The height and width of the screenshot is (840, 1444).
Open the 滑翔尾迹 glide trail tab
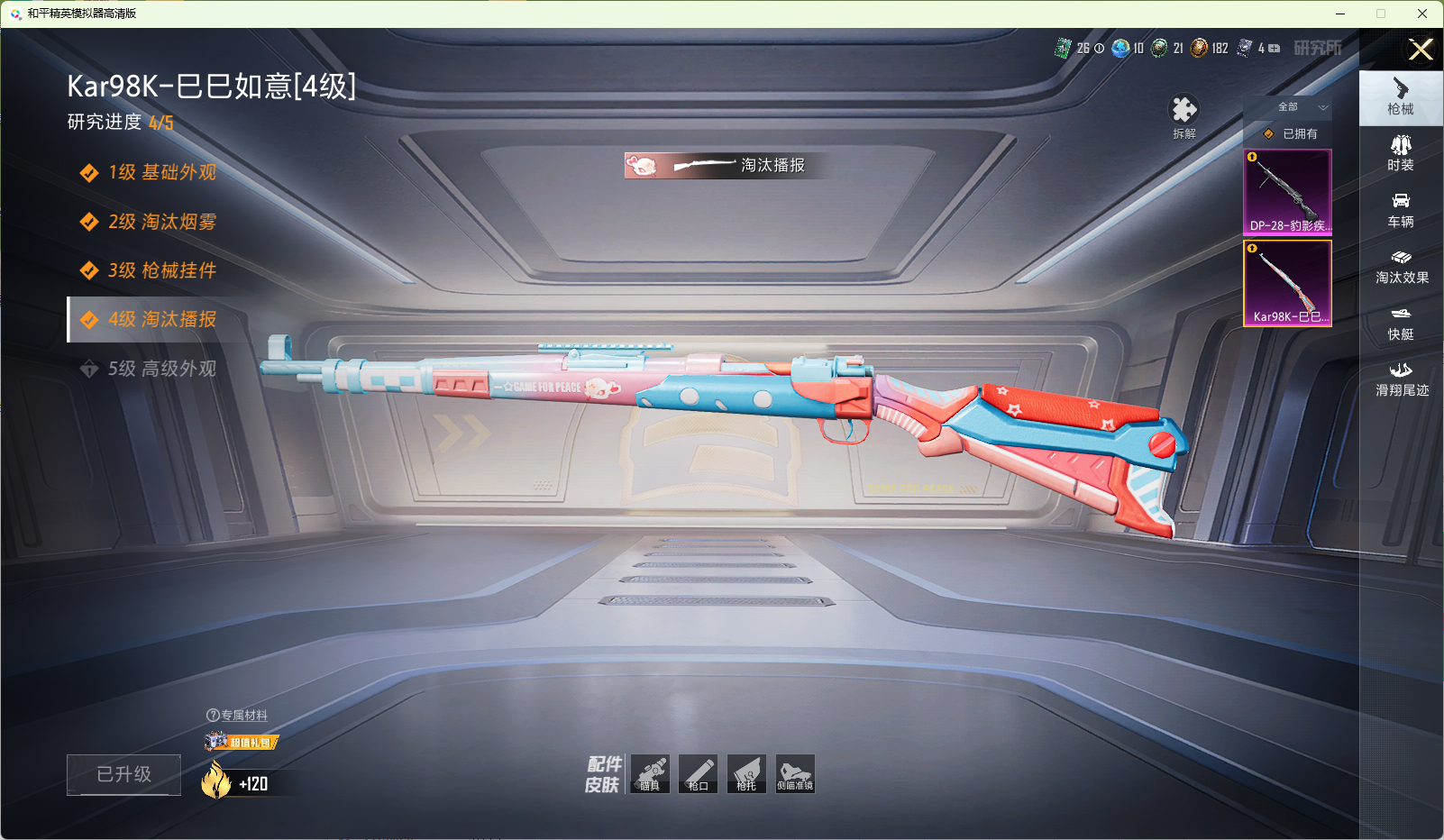click(1401, 379)
